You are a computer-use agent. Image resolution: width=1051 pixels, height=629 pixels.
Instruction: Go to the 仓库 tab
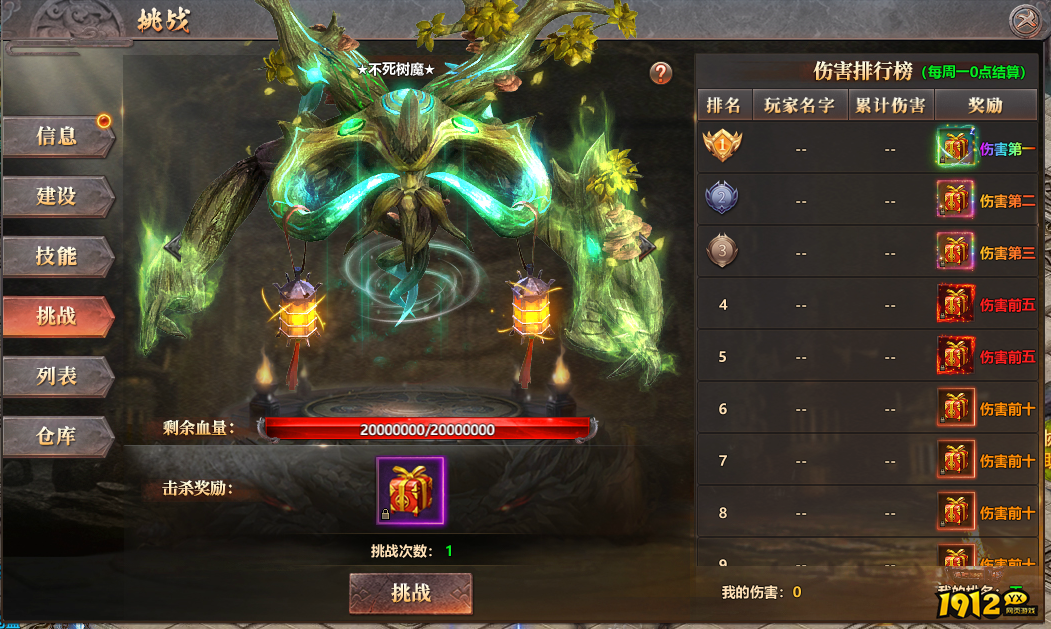pos(57,437)
